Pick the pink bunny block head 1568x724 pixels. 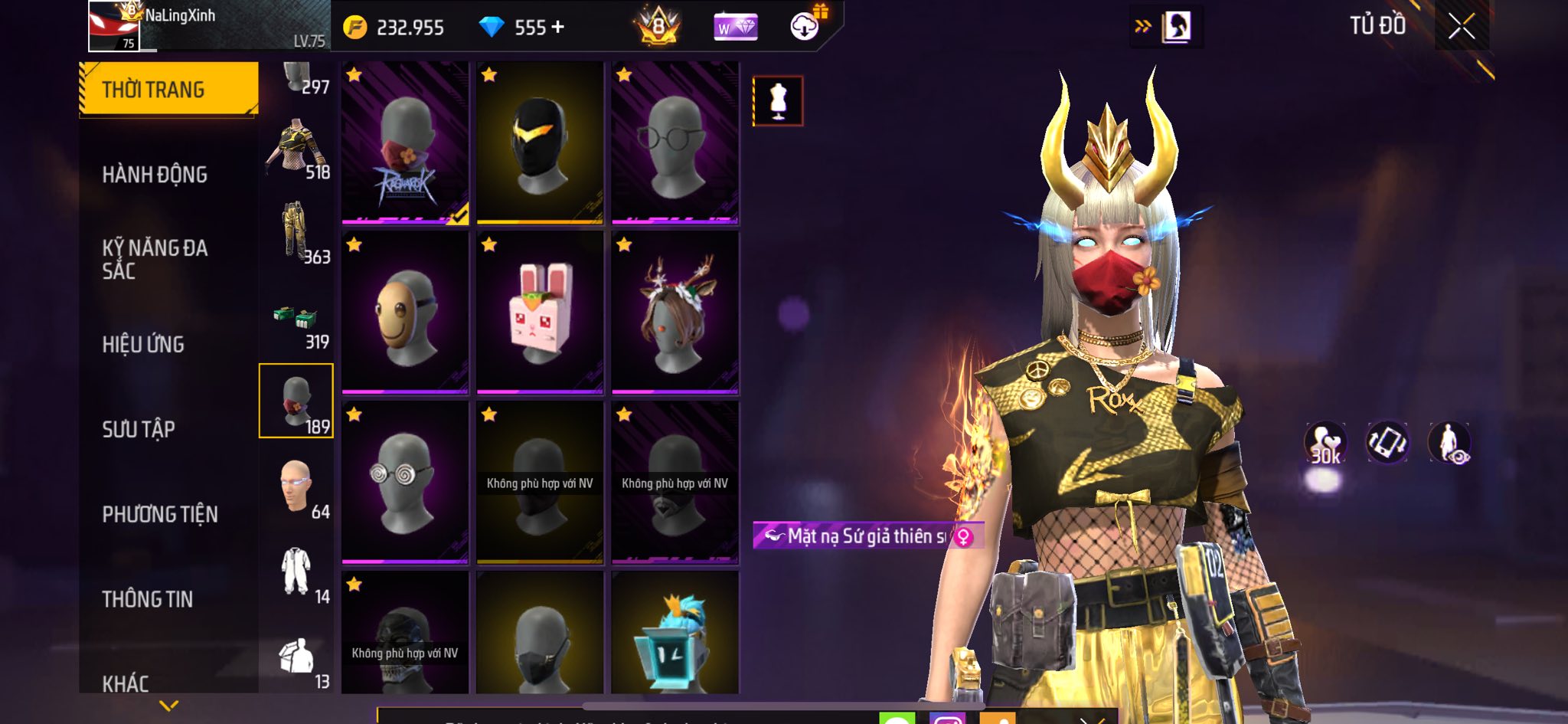click(540, 313)
